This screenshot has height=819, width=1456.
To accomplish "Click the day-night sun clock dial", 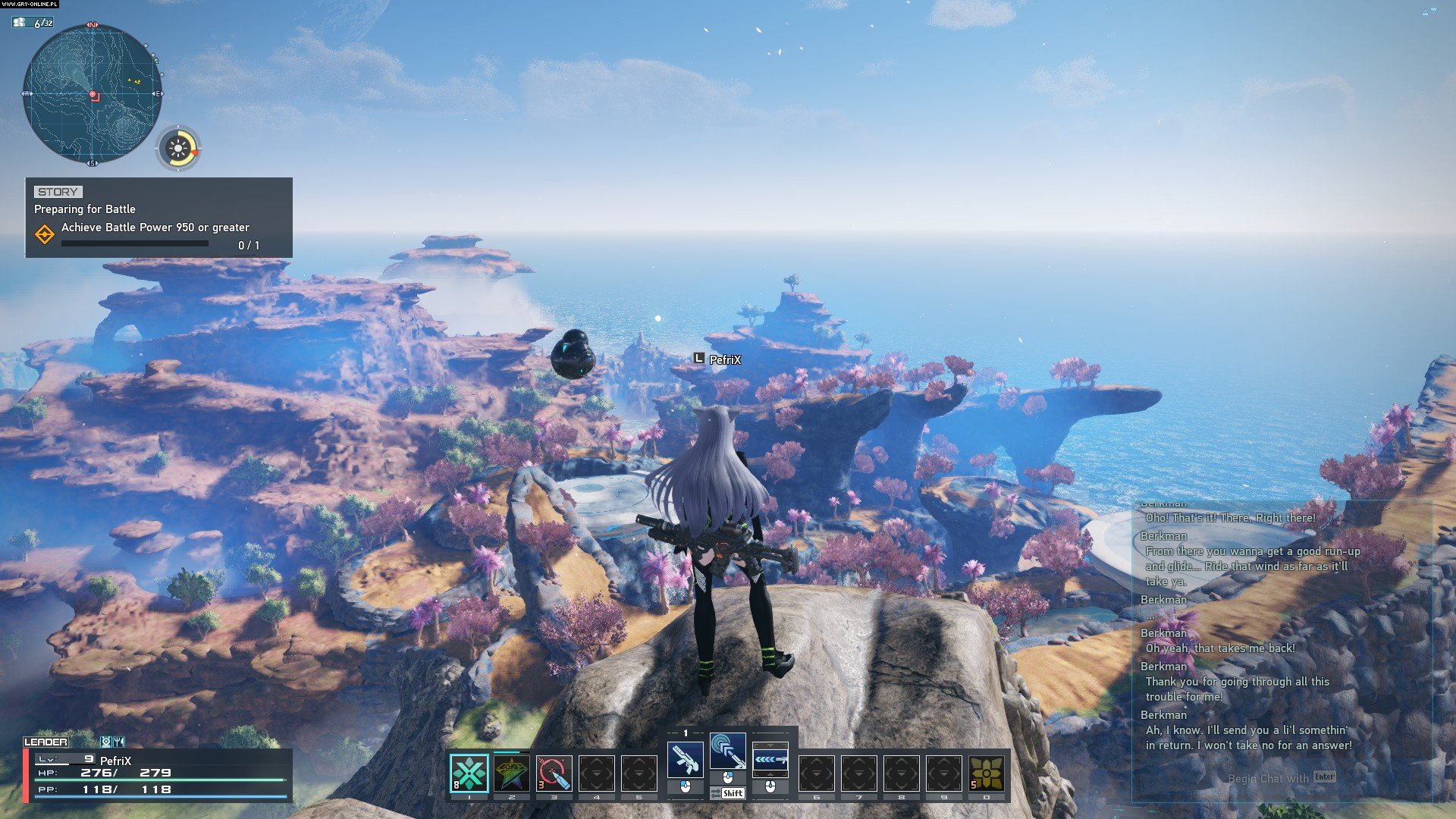I will point(179,148).
